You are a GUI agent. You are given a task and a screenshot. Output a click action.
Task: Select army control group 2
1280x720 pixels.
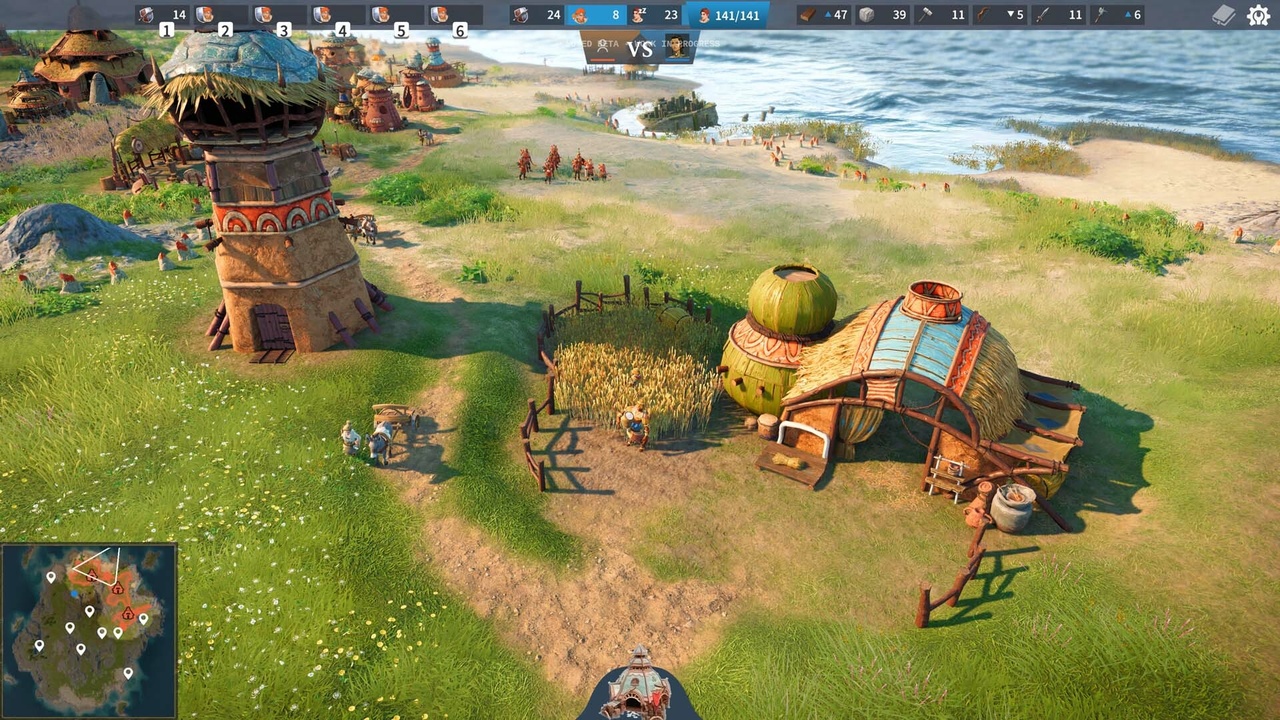tap(221, 15)
